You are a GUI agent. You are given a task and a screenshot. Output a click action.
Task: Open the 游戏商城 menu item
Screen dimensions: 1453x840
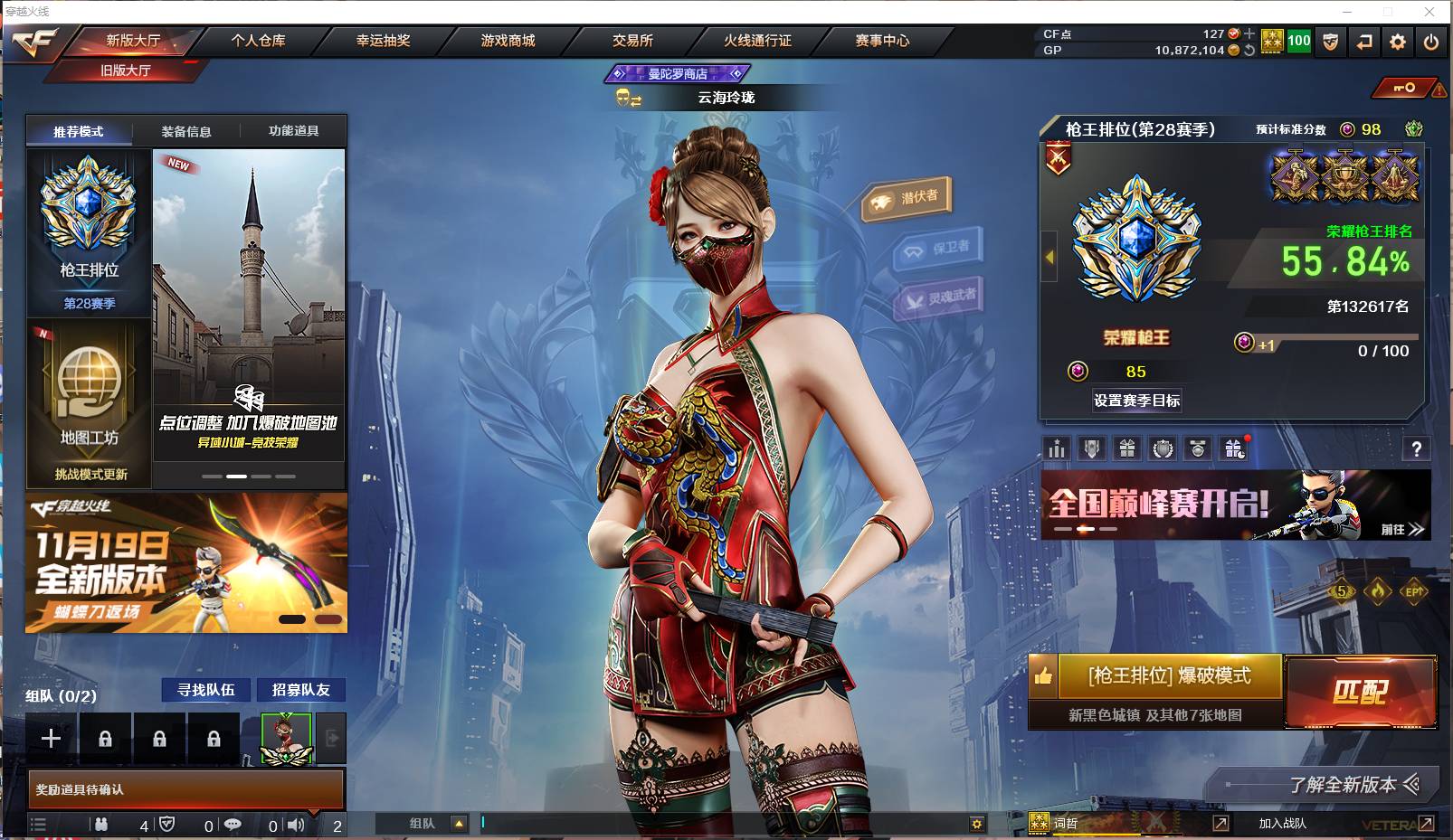click(x=507, y=41)
